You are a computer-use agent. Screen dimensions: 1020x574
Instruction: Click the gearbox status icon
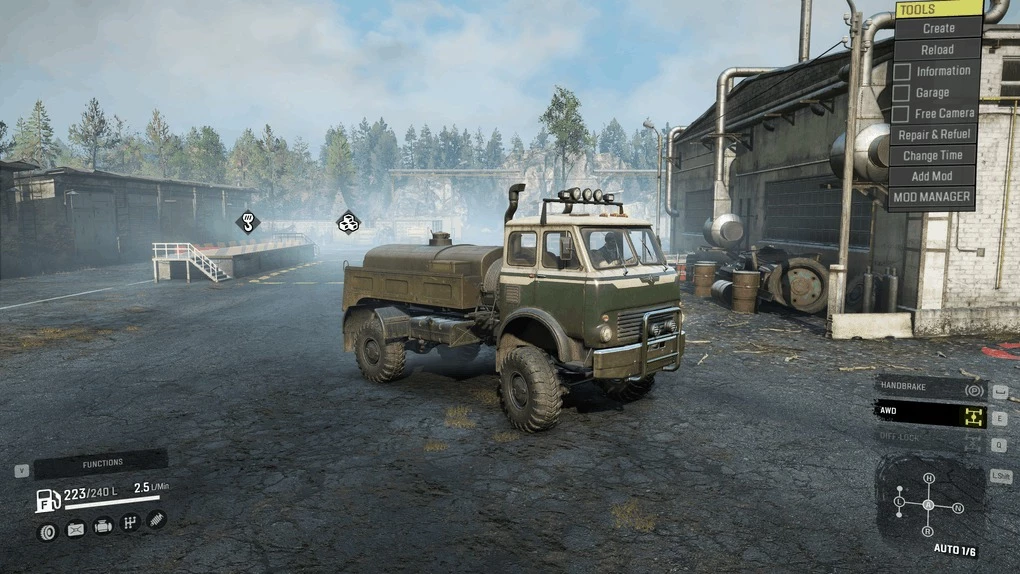tap(130, 522)
